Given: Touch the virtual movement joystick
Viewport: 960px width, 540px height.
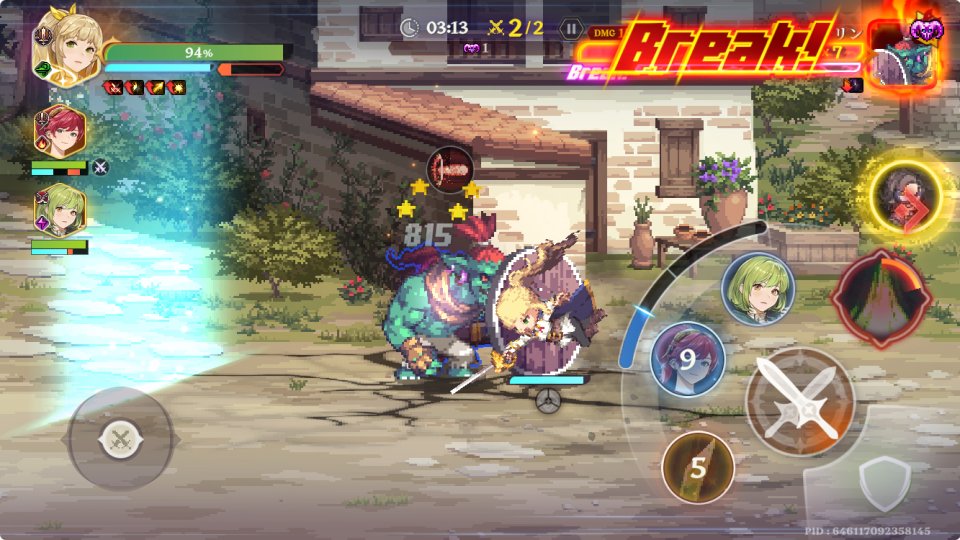Looking at the screenshot, I should pyautogui.click(x=121, y=438).
